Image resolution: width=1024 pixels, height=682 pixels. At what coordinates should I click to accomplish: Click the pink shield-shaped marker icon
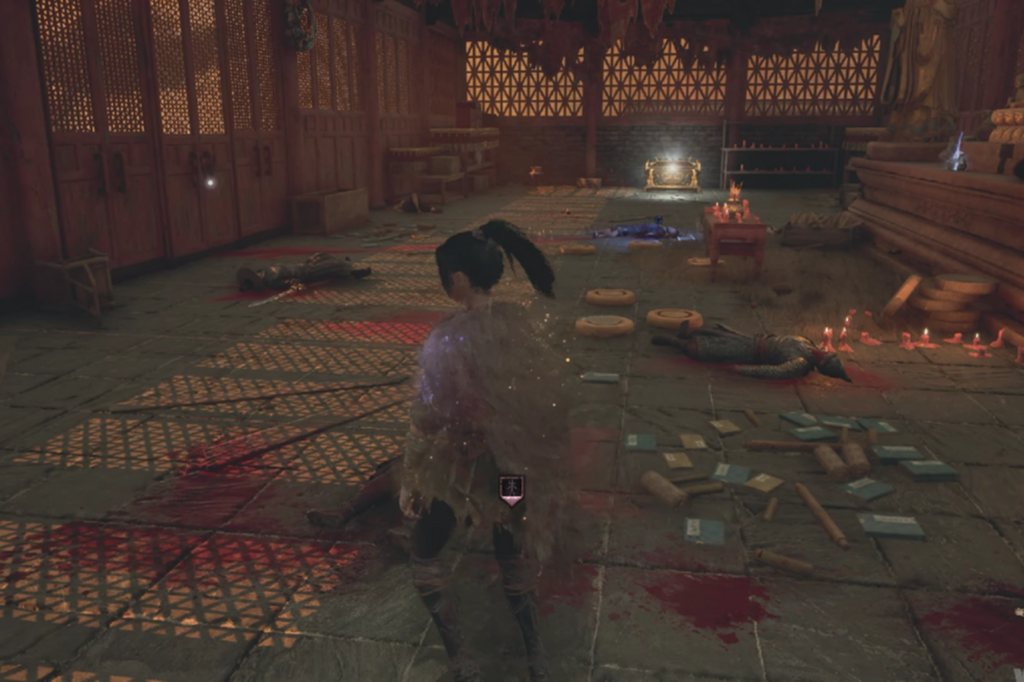512,489
